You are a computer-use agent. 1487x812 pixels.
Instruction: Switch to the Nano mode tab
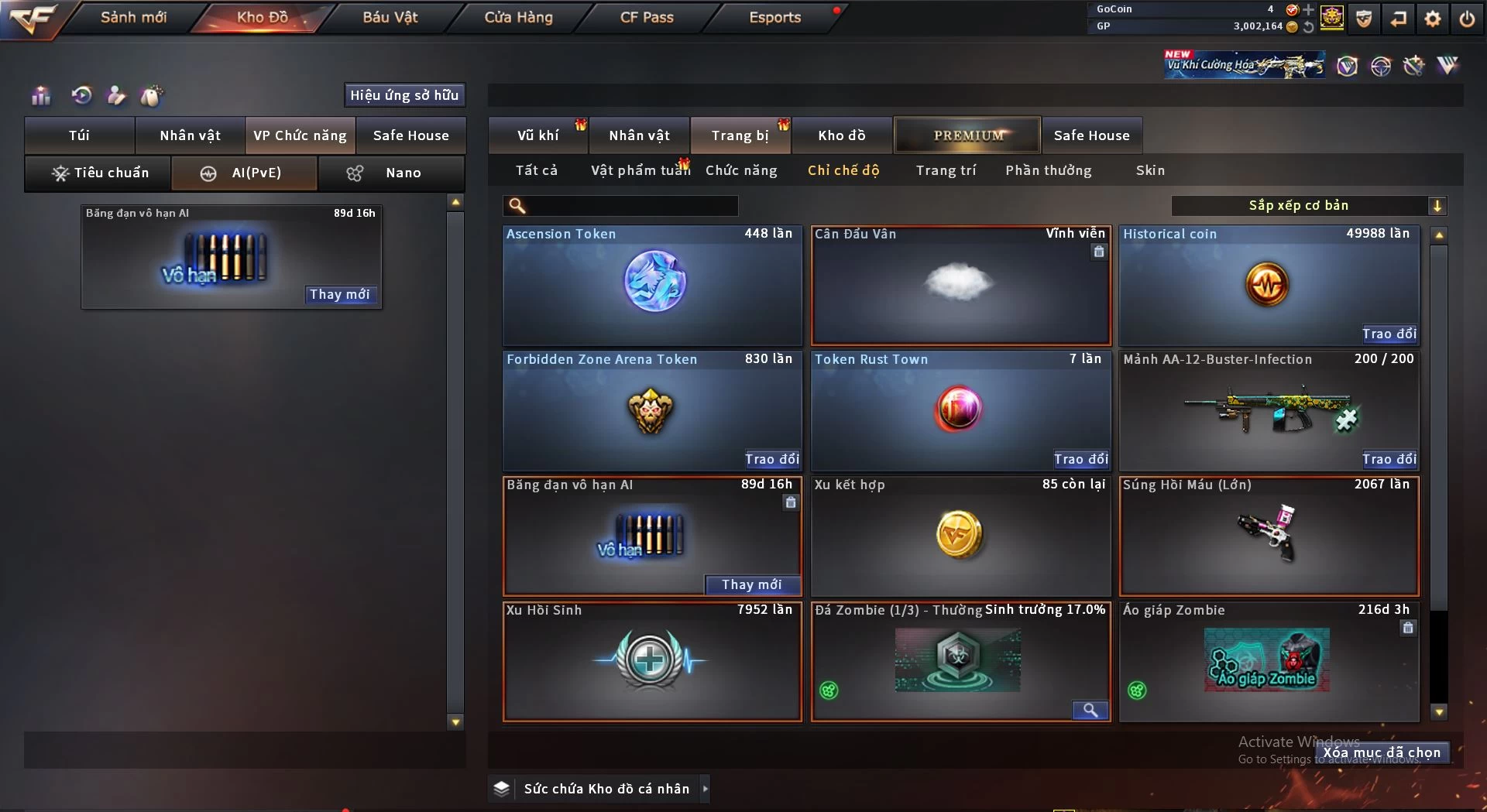pyautogui.click(x=391, y=173)
